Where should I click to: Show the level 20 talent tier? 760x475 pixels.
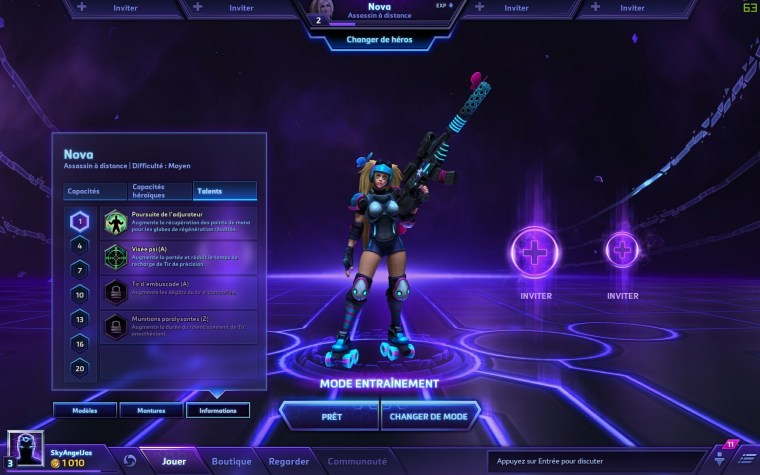tap(81, 367)
